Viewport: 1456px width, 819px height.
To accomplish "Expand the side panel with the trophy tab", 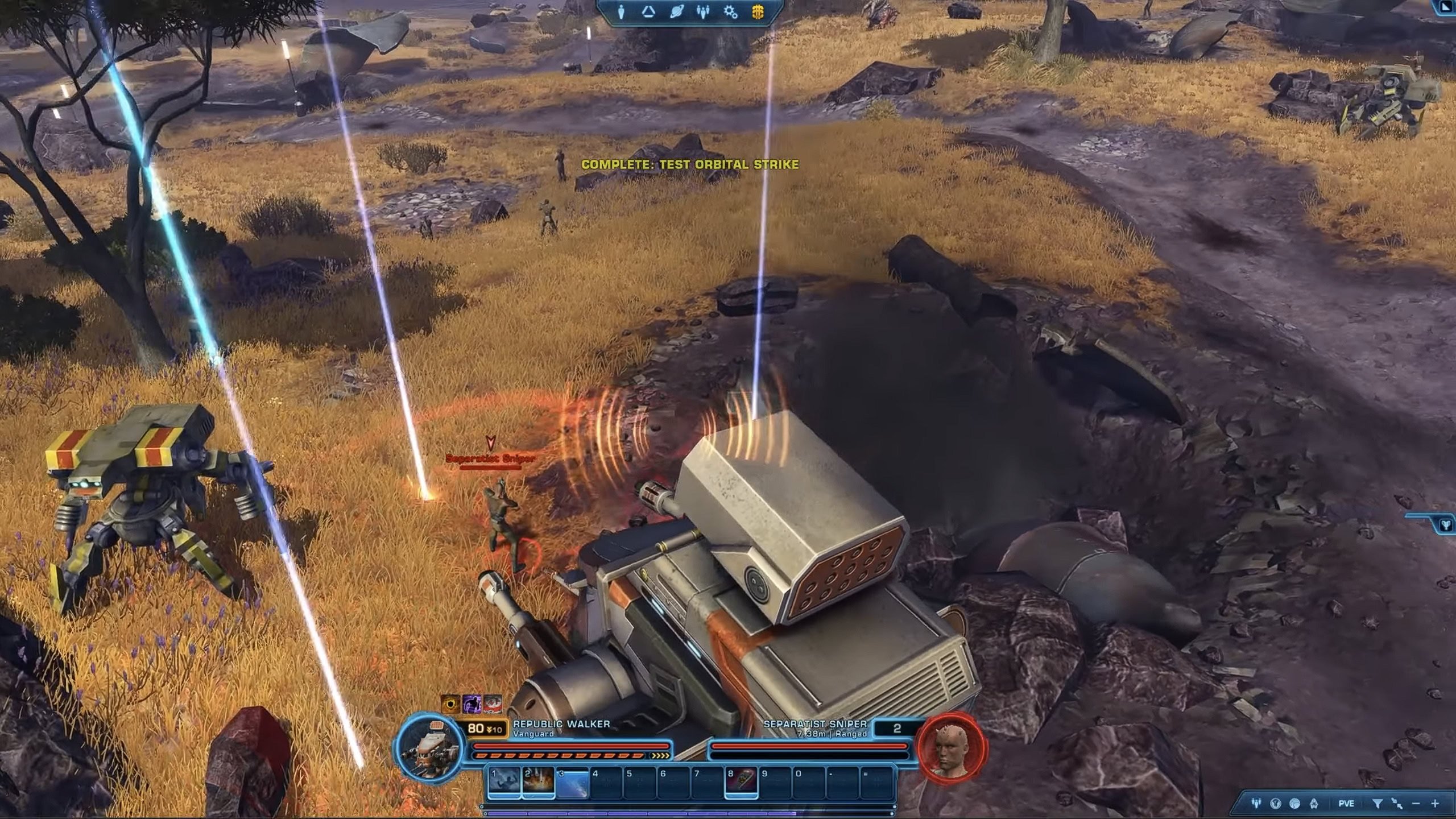I will (1445, 524).
